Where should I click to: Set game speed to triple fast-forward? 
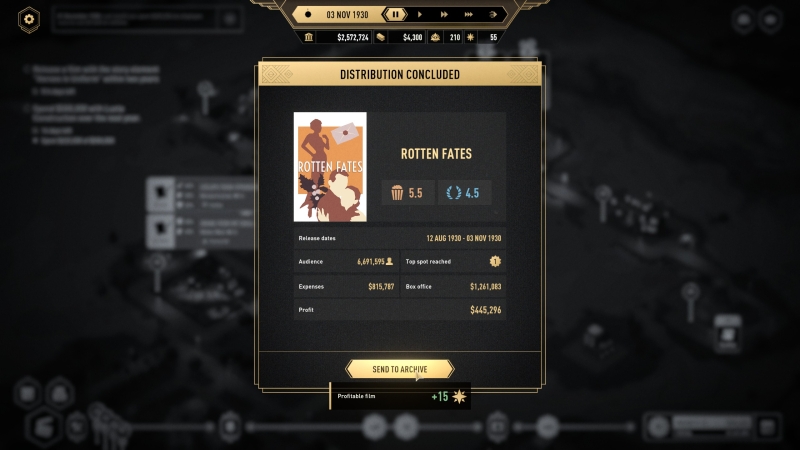[469, 14]
